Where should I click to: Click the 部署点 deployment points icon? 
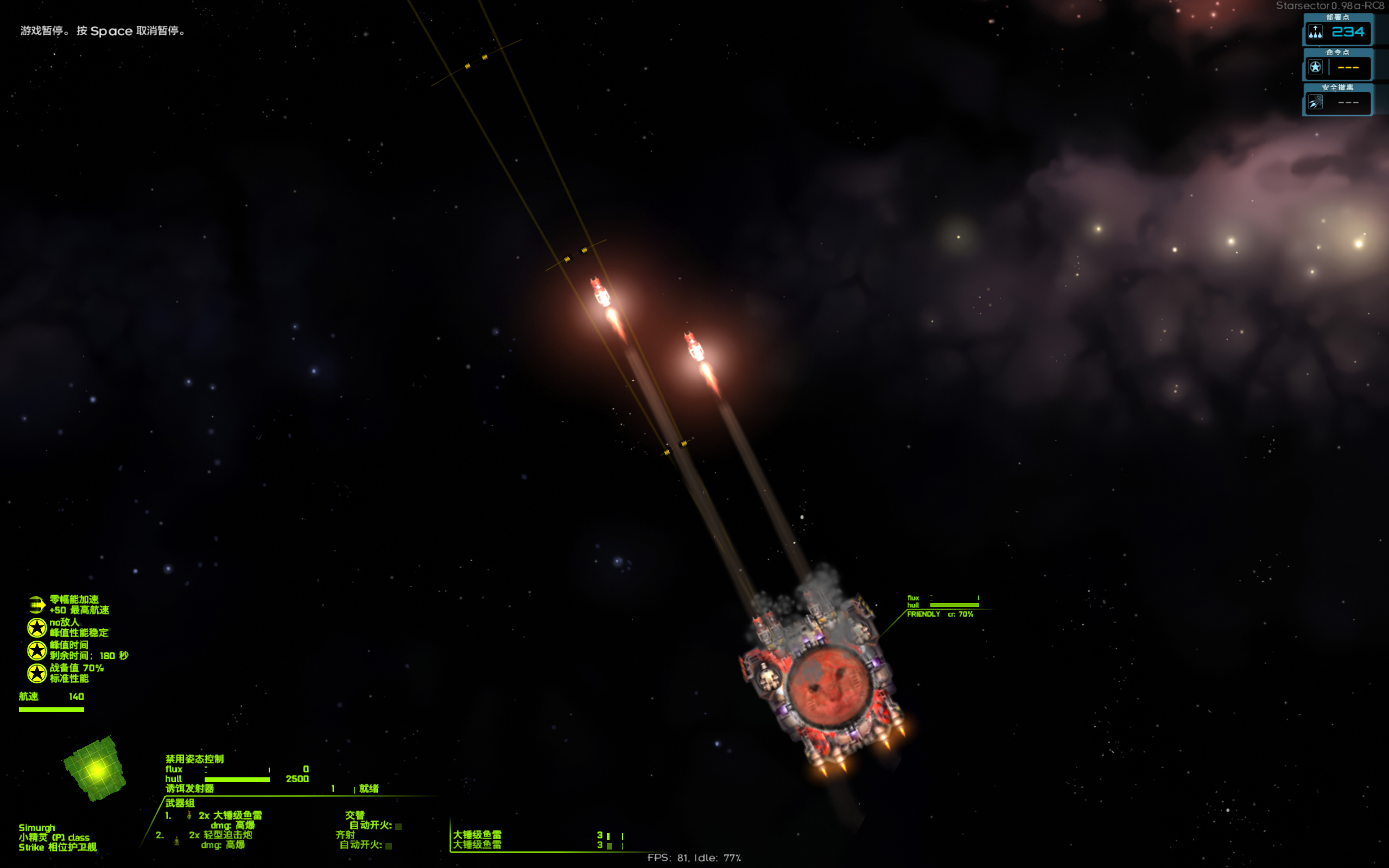pyautogui.click(x=1315, y=32)
